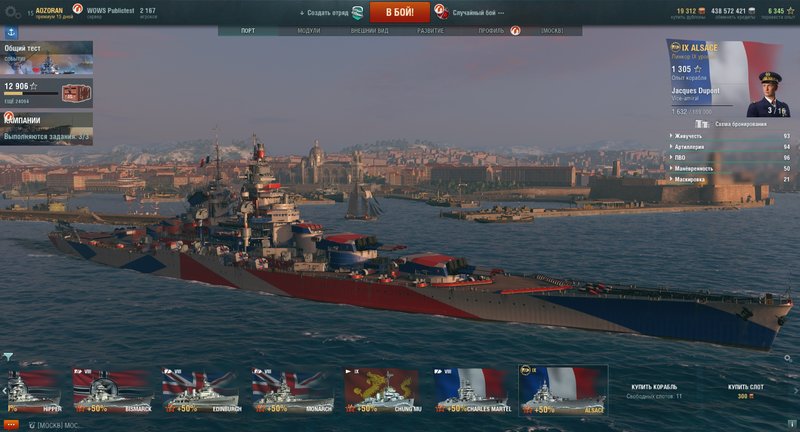Viewport: 800px width, 432px height.
Task: Switch to the Модули tab
Action: pos(309,31)
